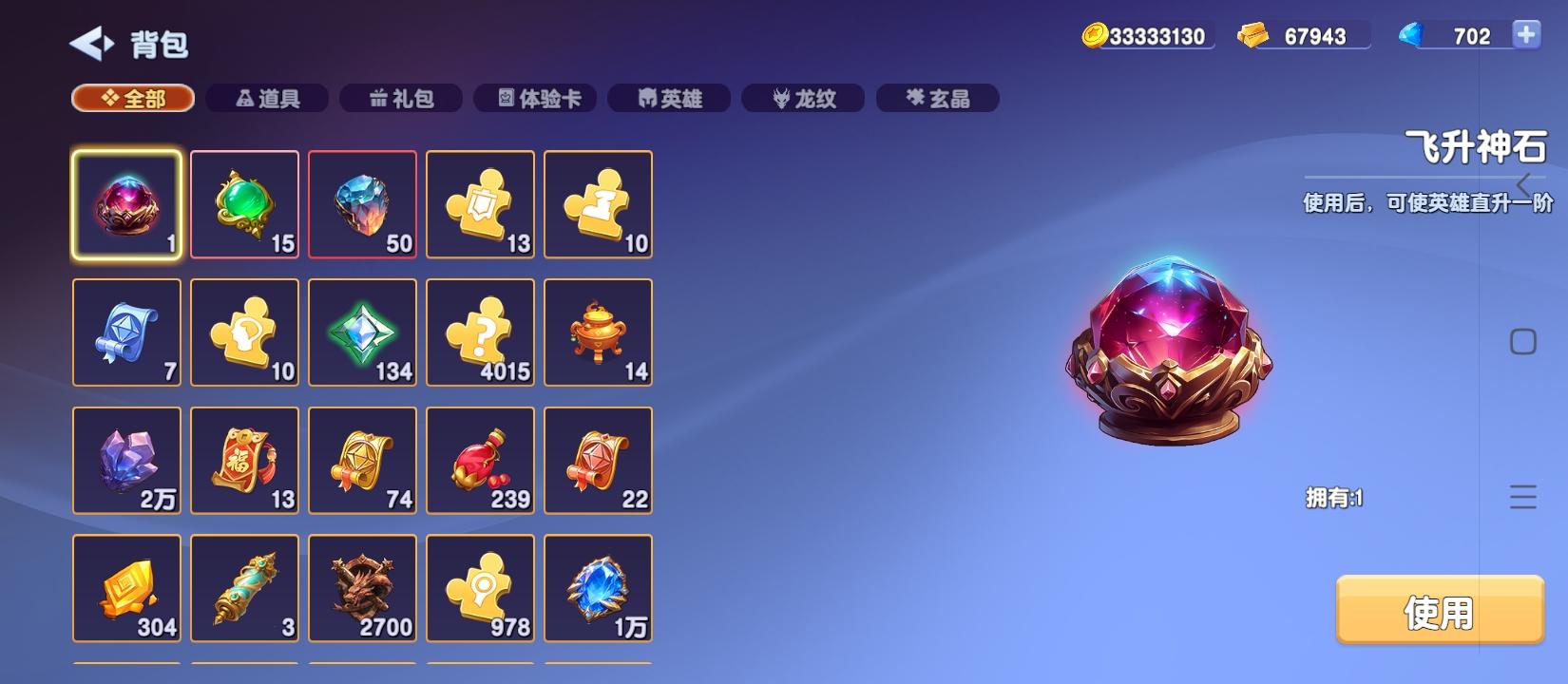Image resolution: width=1568 pixels, height=684 pixels.
Task: Select the mystery puzzle piece with count 4015
Action: coord(480,332)
